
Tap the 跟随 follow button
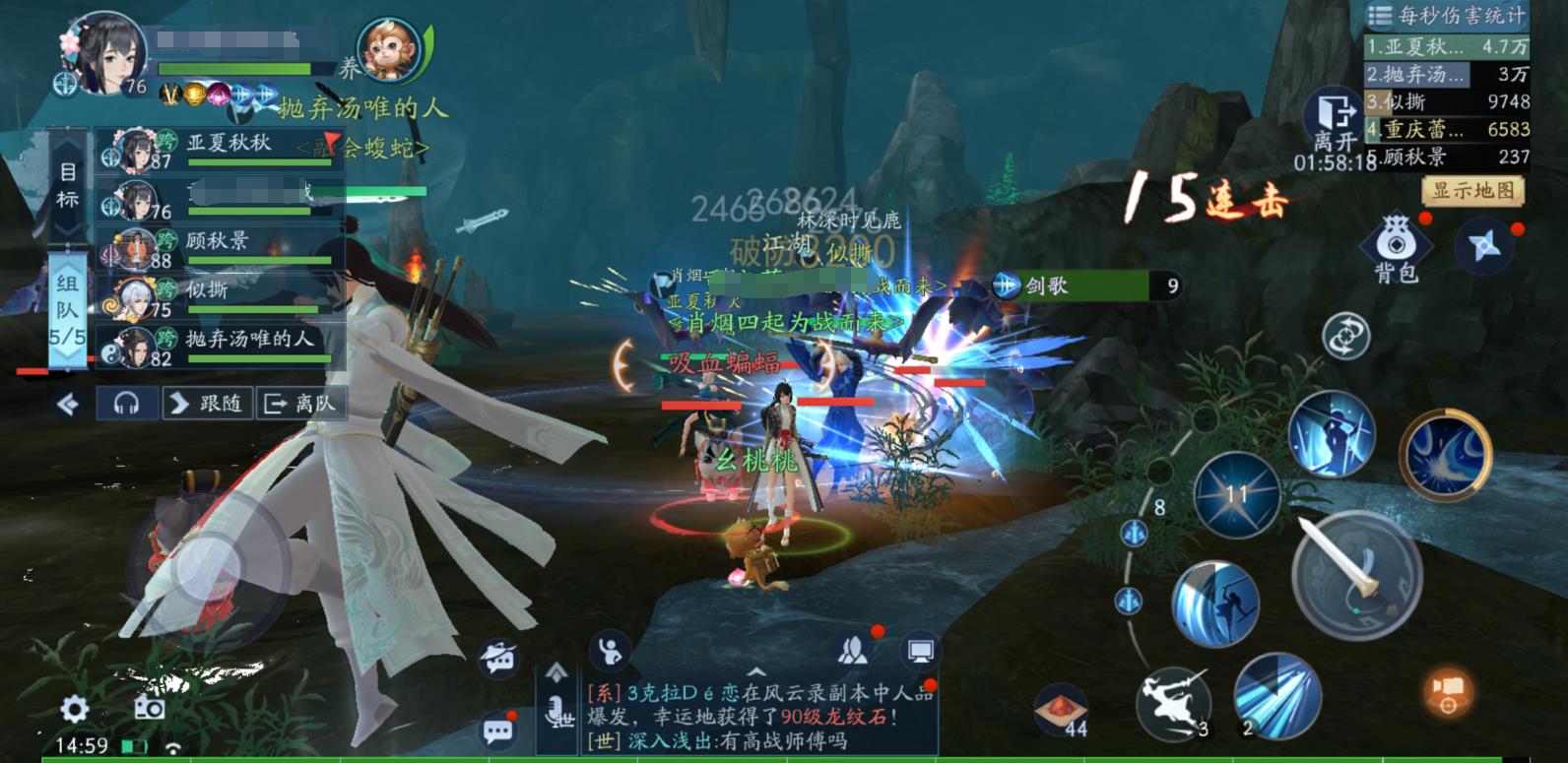207,404
